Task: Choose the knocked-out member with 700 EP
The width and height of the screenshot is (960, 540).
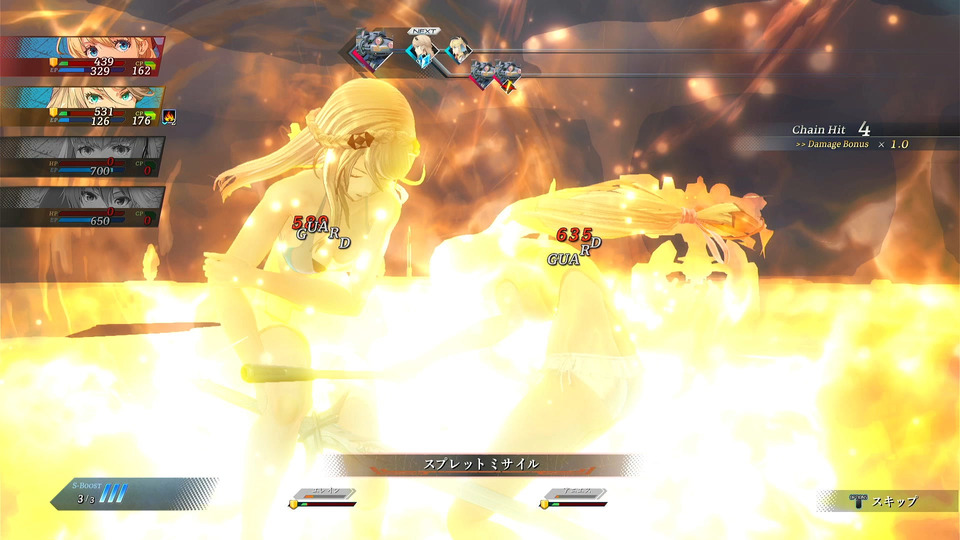Action: 80,157
